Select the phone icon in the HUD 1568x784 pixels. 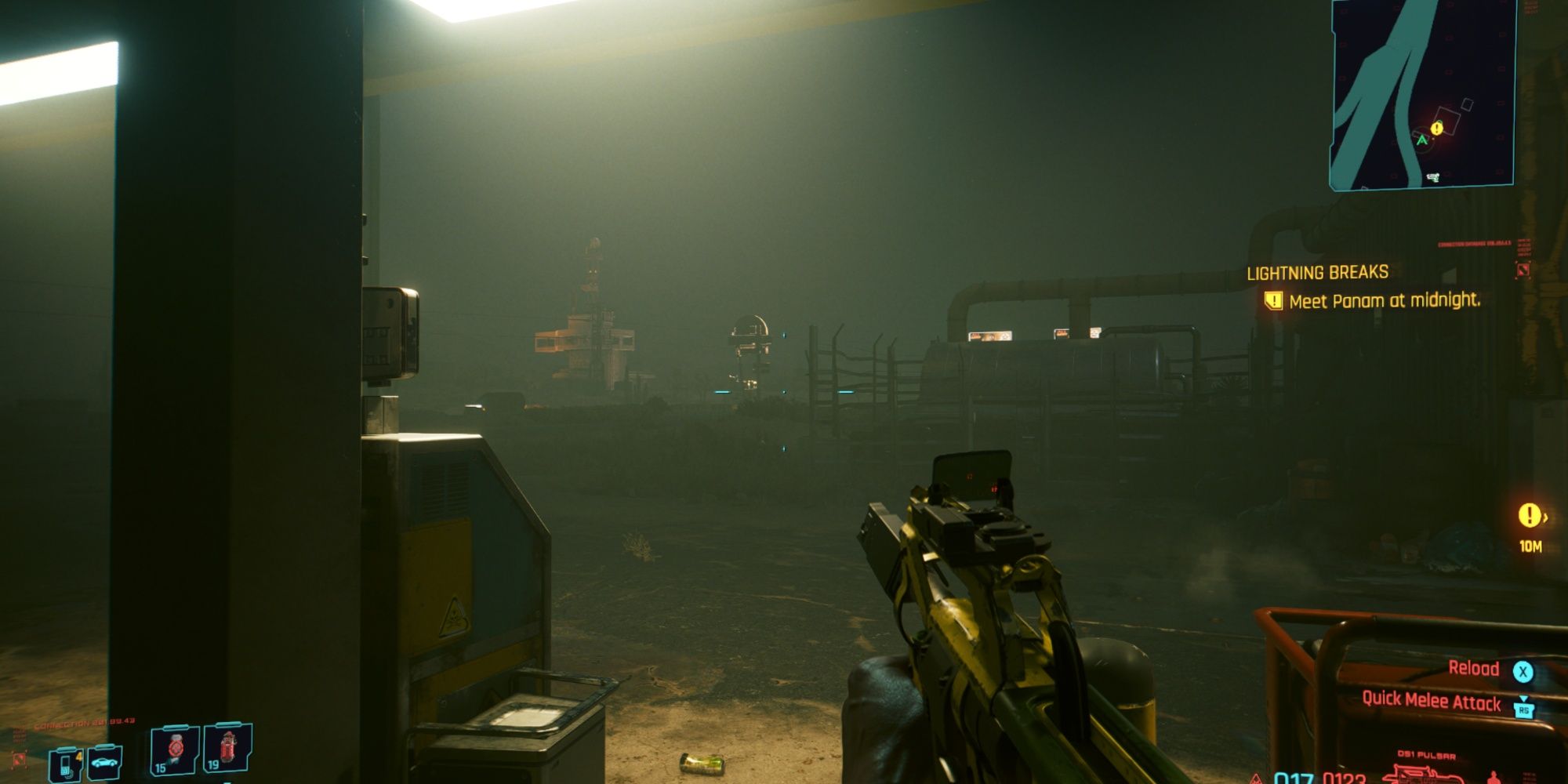pos(67,767)
